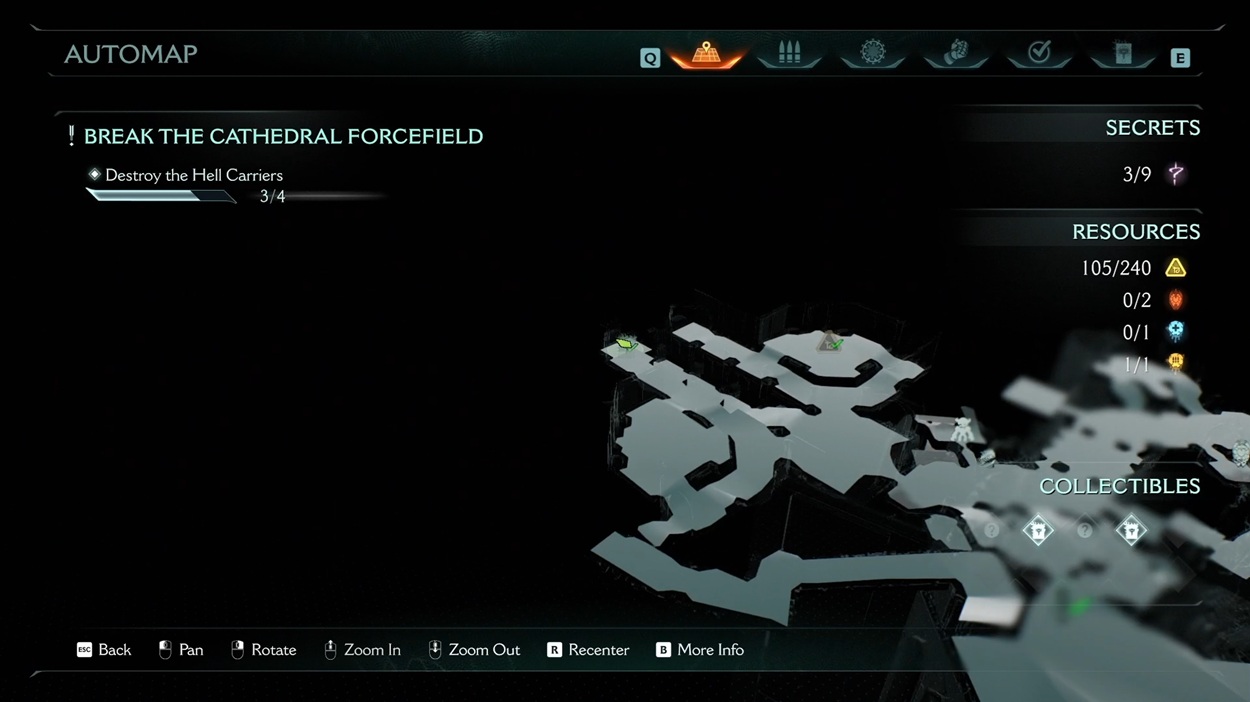Click the green arrow marker on the map
1250x702 pixels.
point(626,344)
